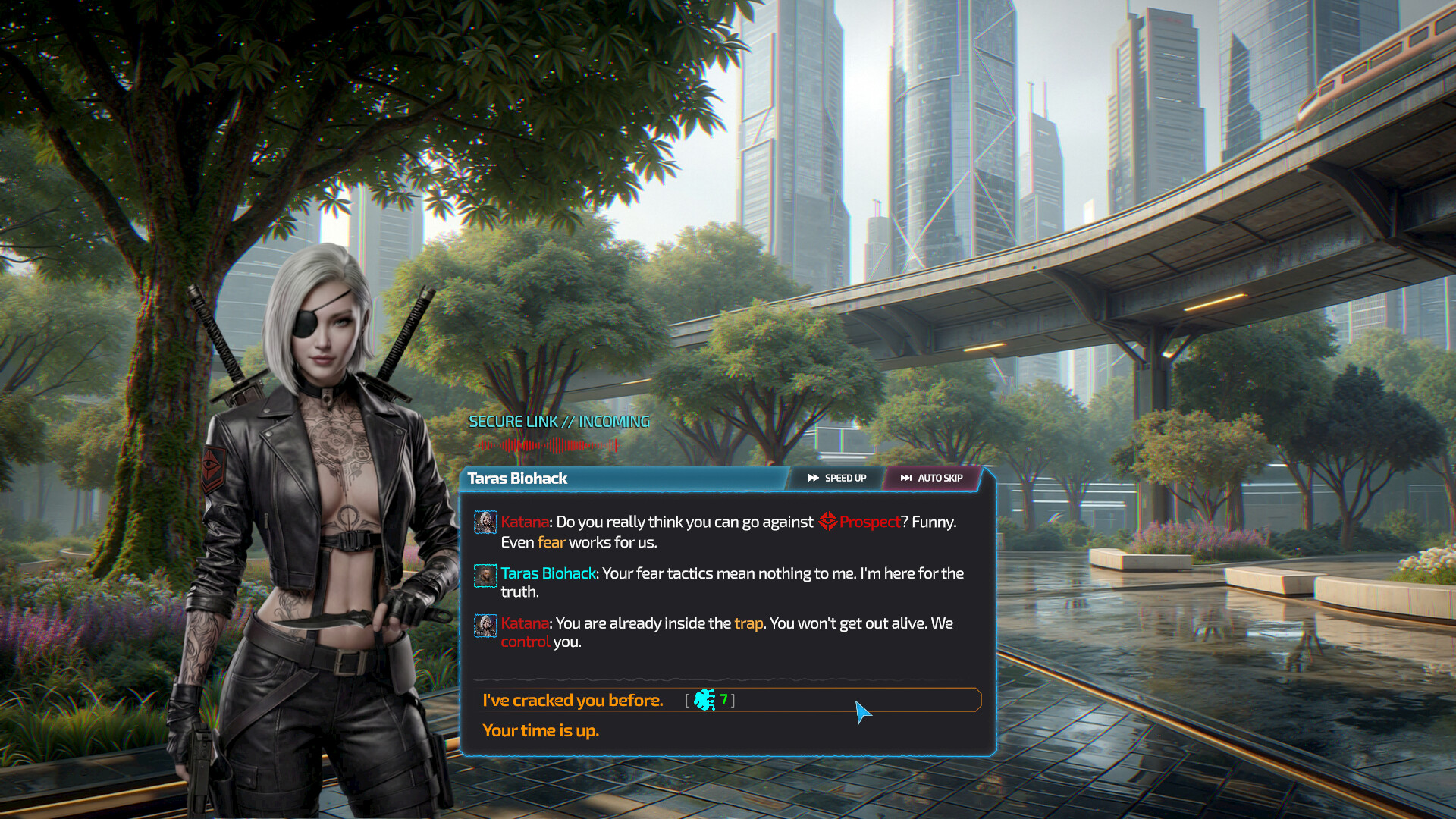
Task: Click the highlighted keyword 'trap'
Action: (748, 623)
